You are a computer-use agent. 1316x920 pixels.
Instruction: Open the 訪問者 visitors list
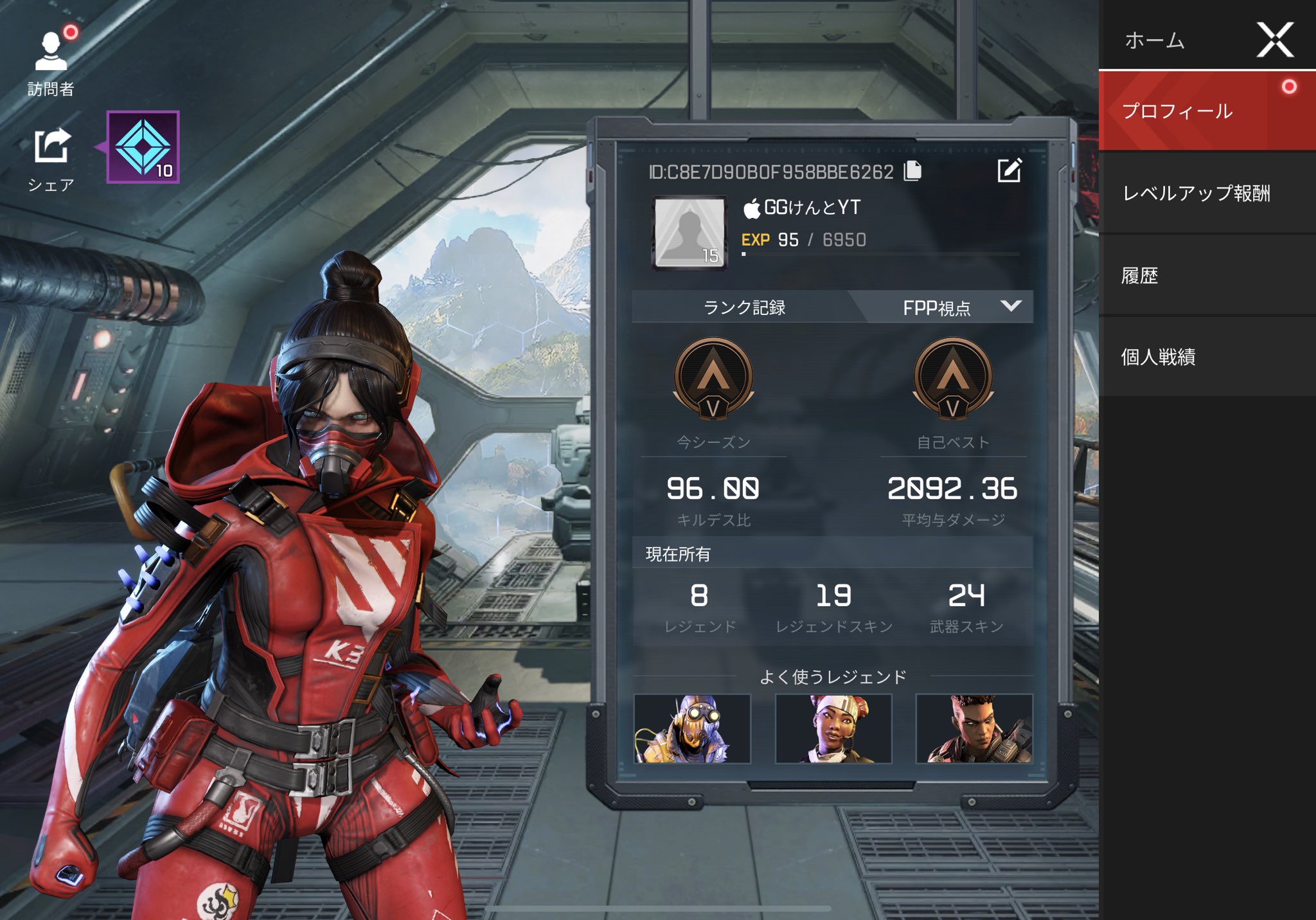point(51,61)
